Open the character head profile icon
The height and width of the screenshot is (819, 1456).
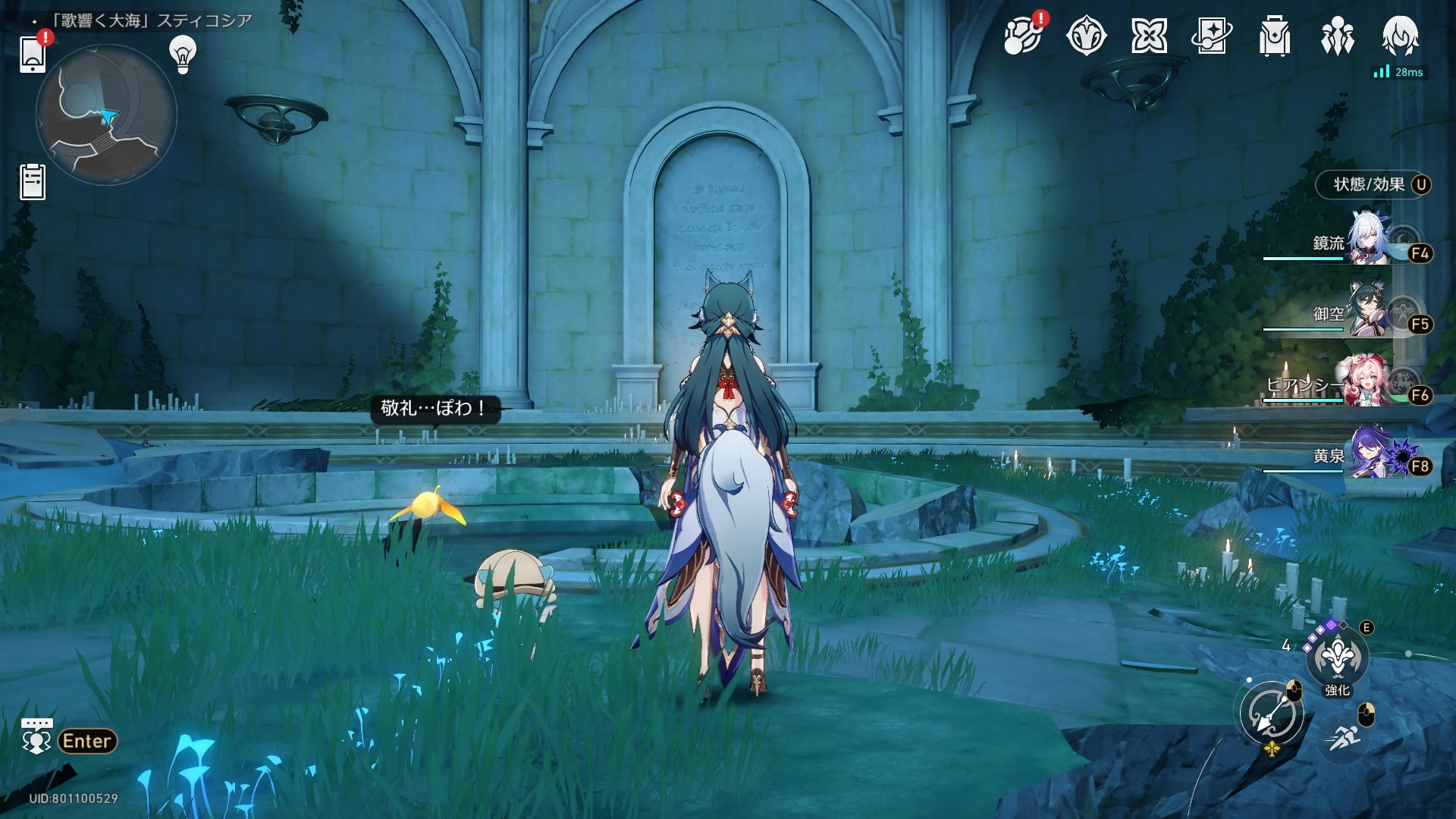[1400, 36]
